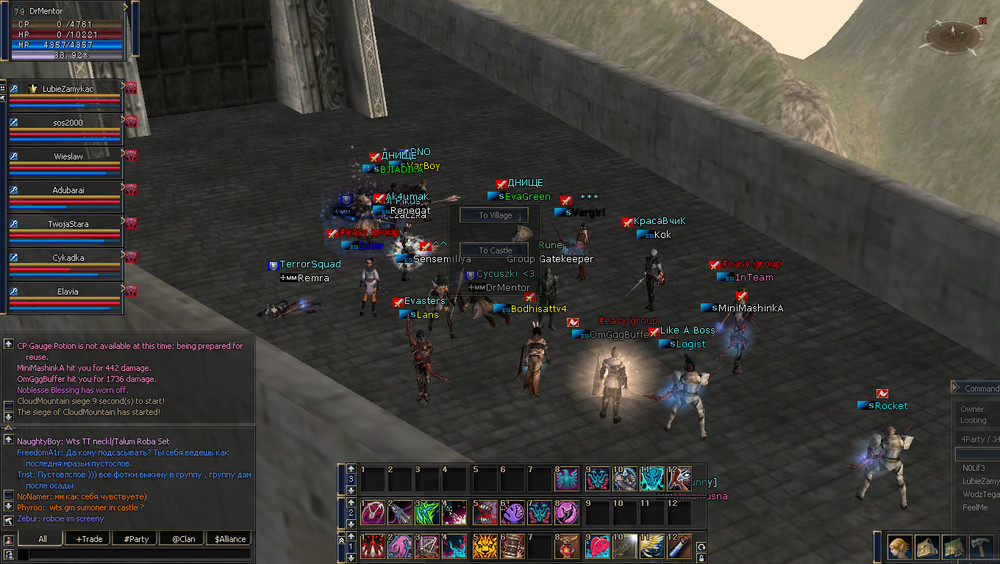
Task: Select the All chat tab
Action: (x=42, y=539)
